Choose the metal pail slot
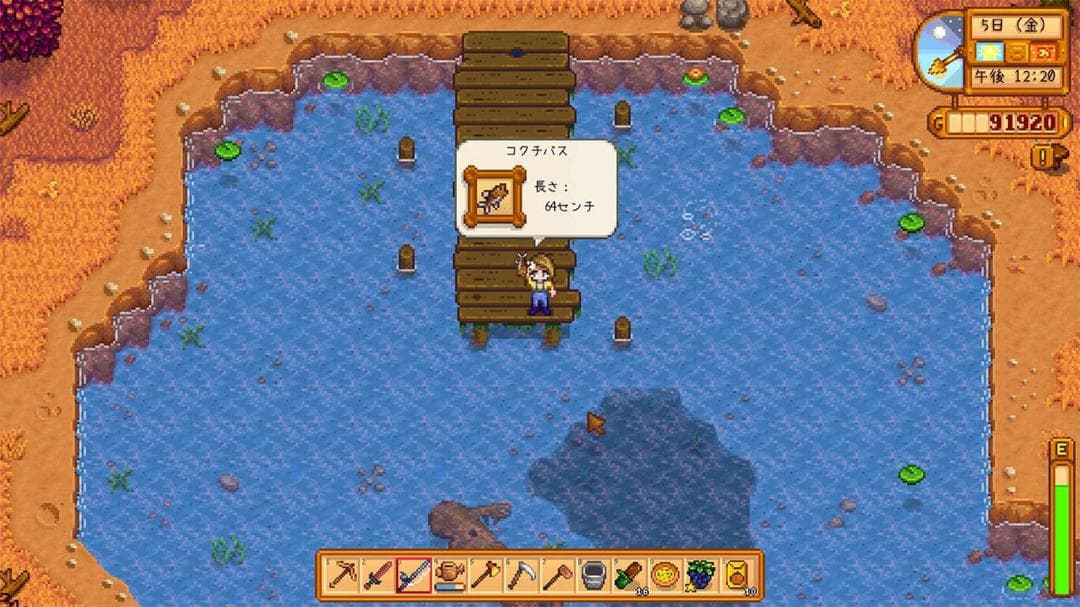The width and height of the screenshot is (1080, 607). point(593,575)
